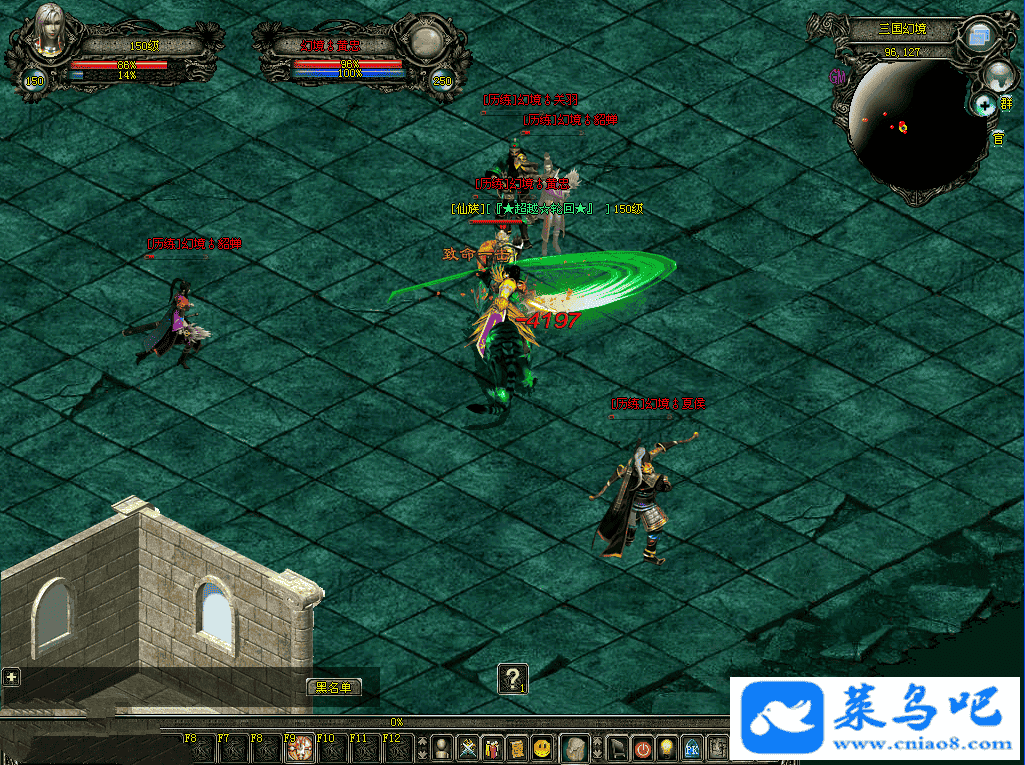Click the yellow smiley face icon
Viewport: 1025px width, 765px height.
[x=542, y=747]
